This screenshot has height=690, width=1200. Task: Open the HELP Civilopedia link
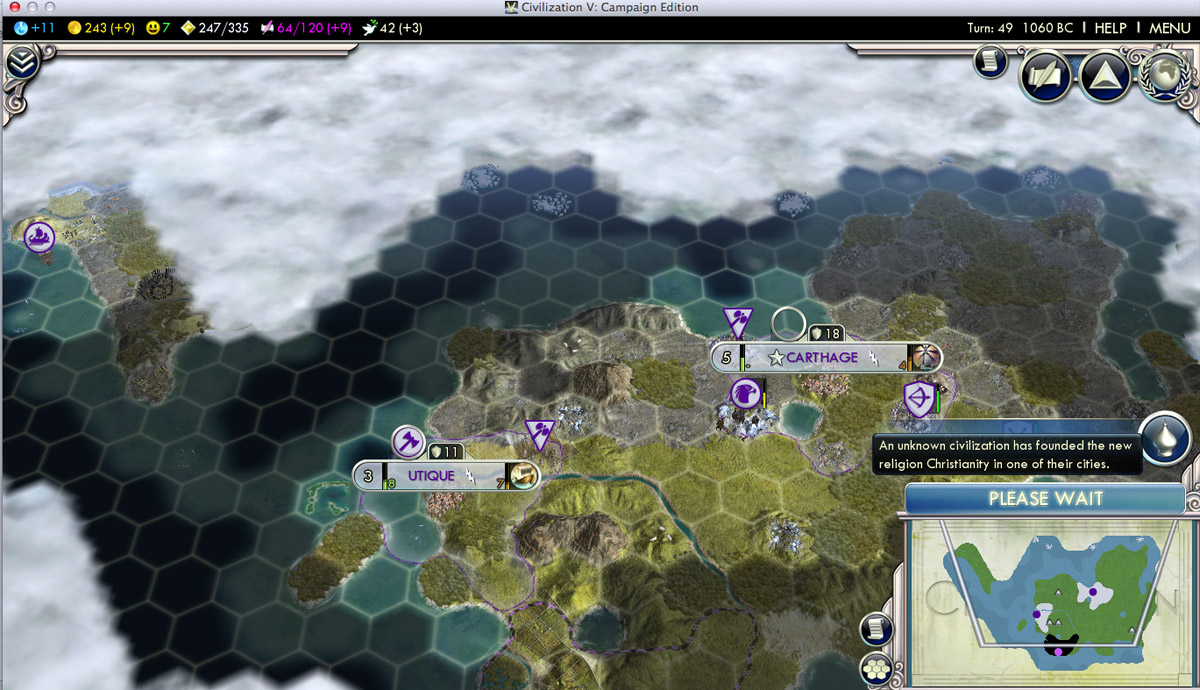1110,28
